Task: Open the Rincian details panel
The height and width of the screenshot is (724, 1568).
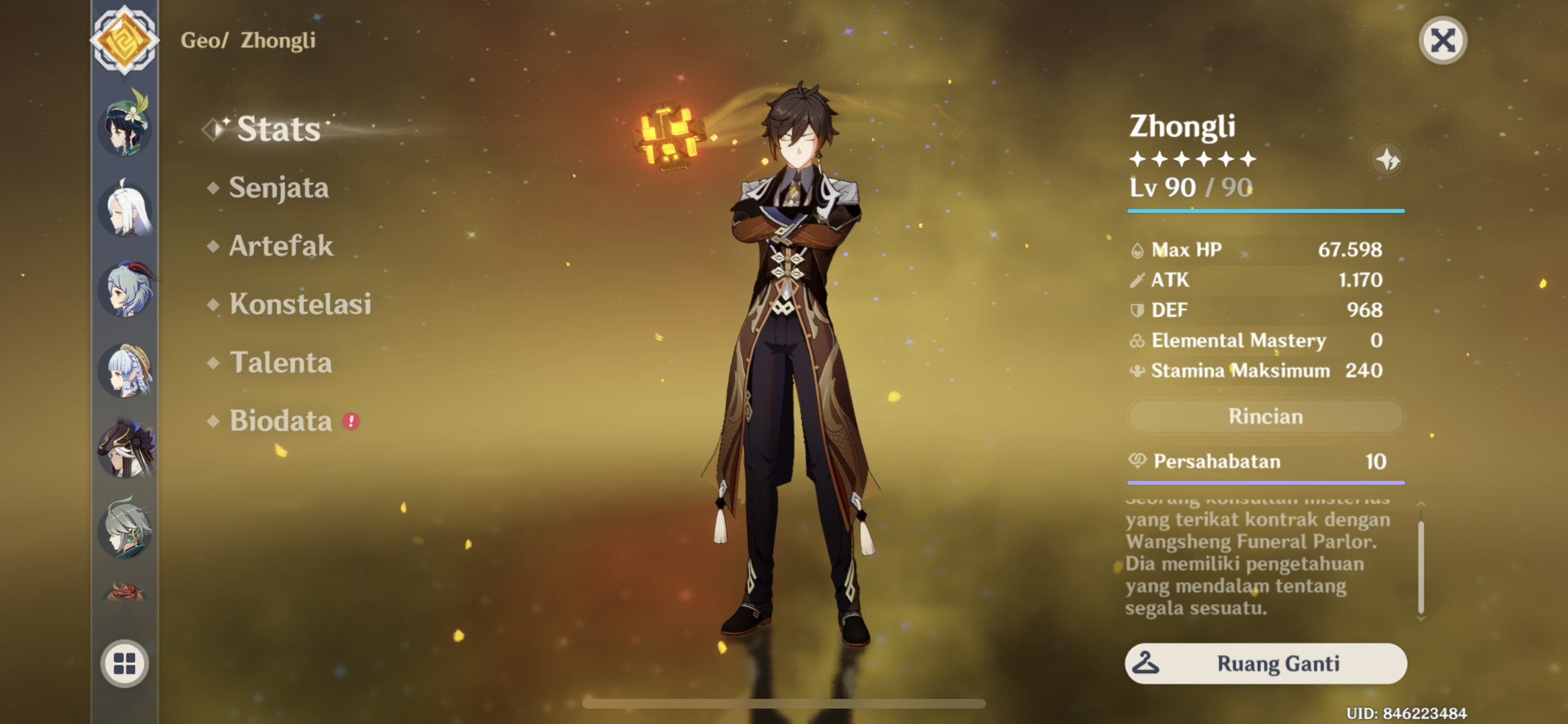Action: (1264, 417)
